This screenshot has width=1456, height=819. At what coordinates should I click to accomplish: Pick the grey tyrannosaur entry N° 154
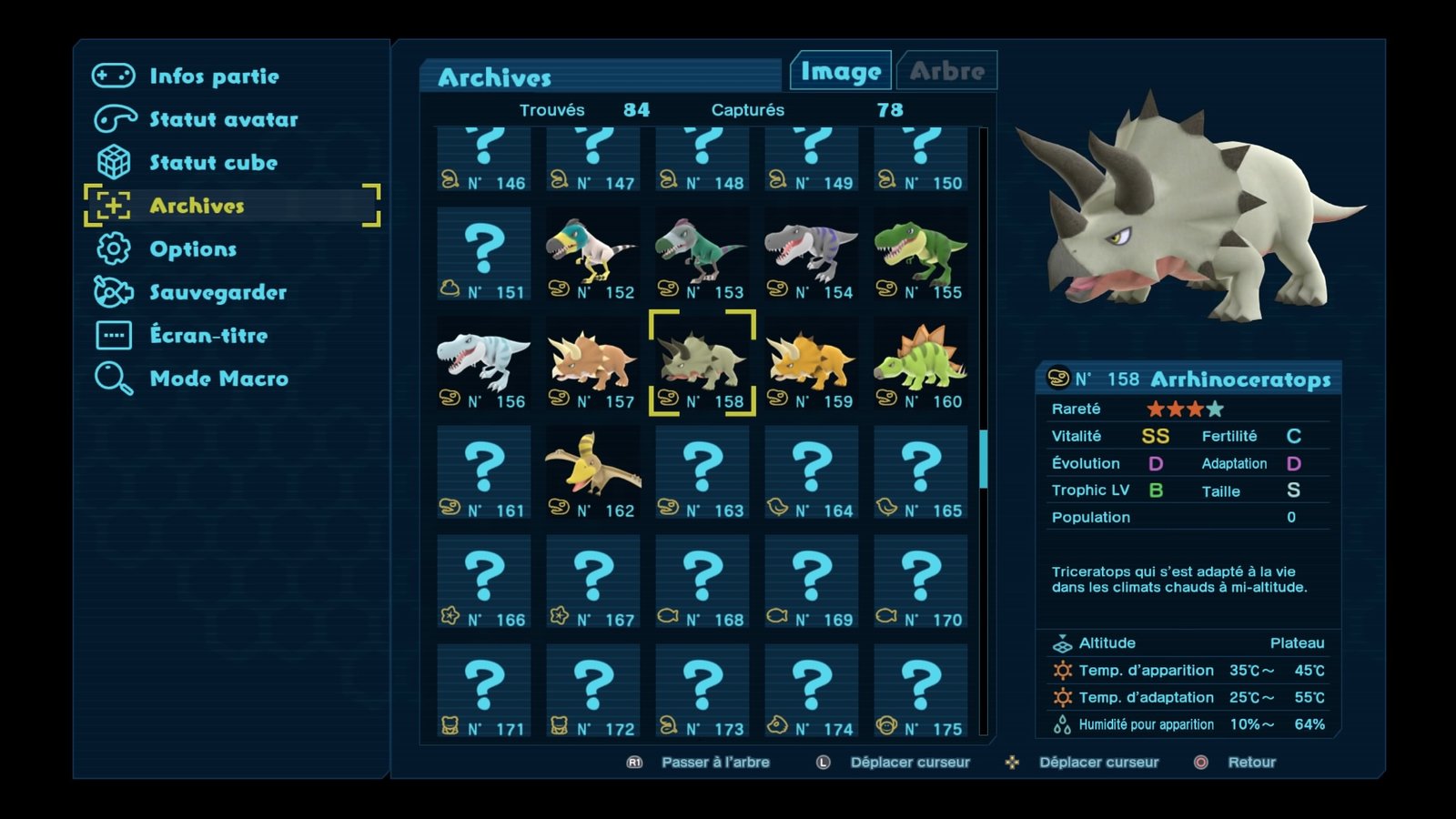[811, 255]
